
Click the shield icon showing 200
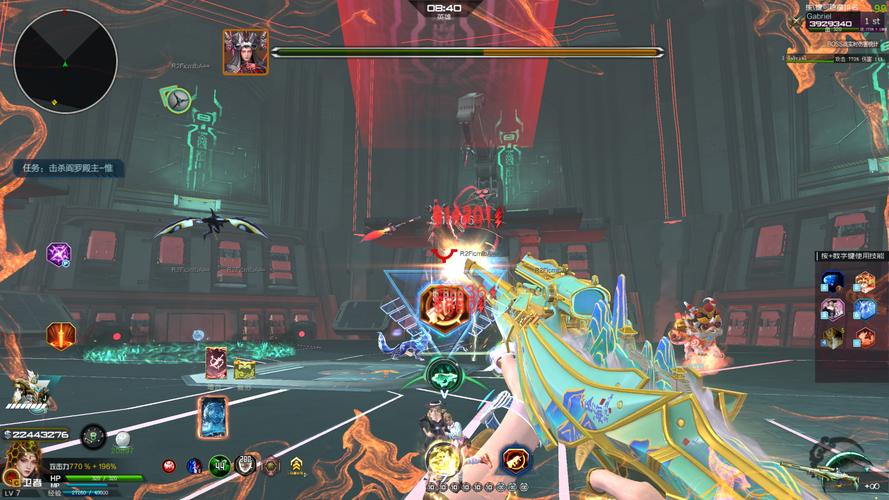245,464
